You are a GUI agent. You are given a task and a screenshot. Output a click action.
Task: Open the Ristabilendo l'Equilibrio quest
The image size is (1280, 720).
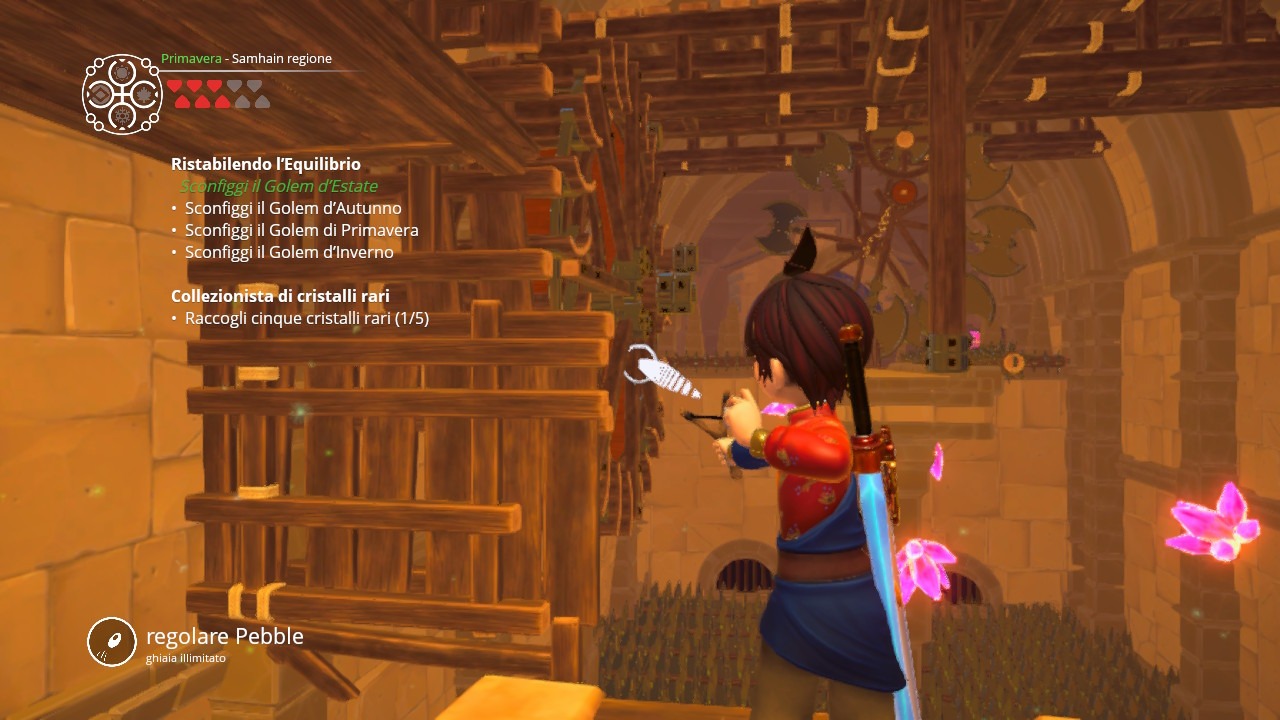click(265, 164)
